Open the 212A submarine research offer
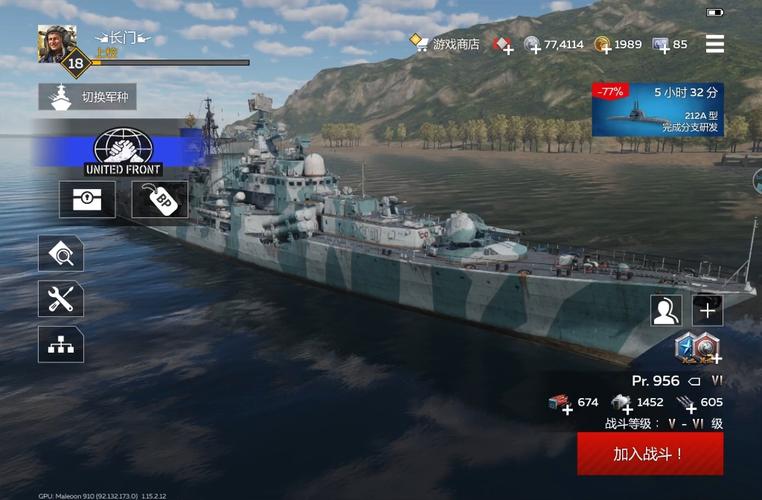762x500 pixels. 657,109
